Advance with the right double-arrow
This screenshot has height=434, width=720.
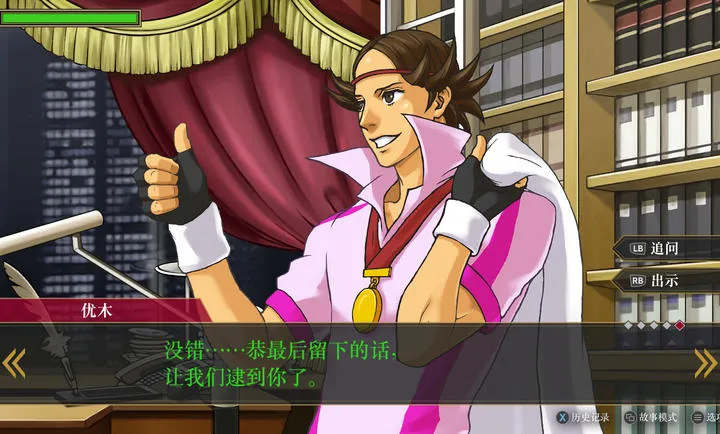pyautogui.click(x=706, y=363)
